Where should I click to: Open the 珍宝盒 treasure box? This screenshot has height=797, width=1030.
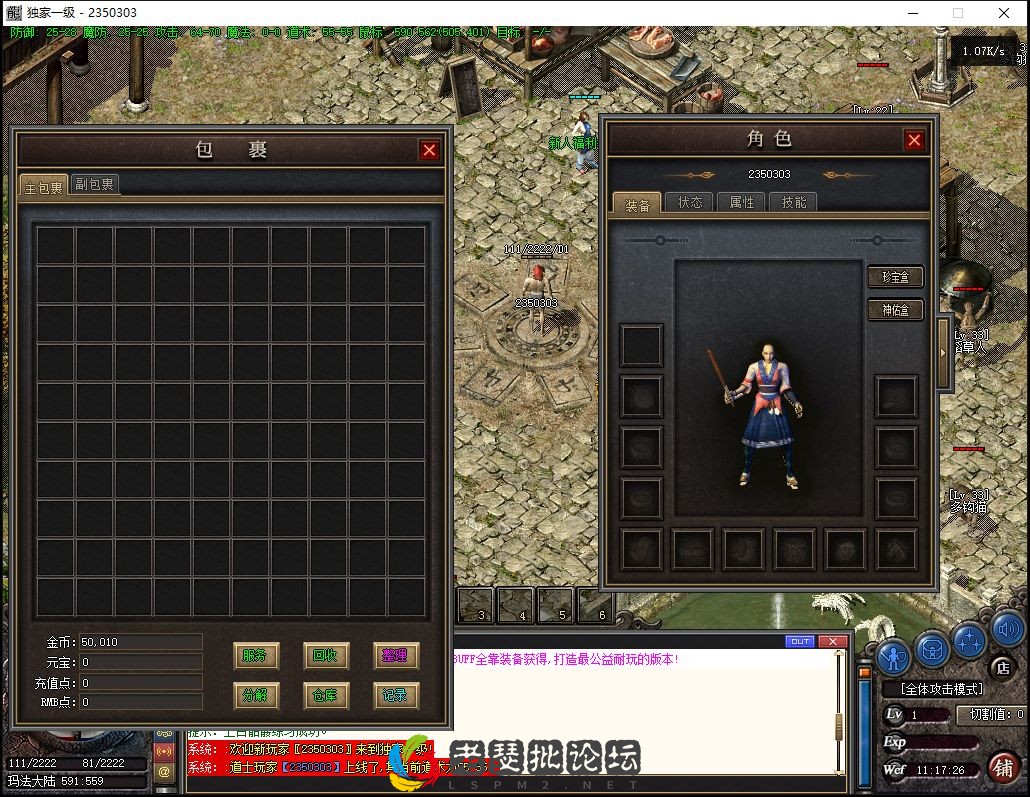(x=895, y=277)
